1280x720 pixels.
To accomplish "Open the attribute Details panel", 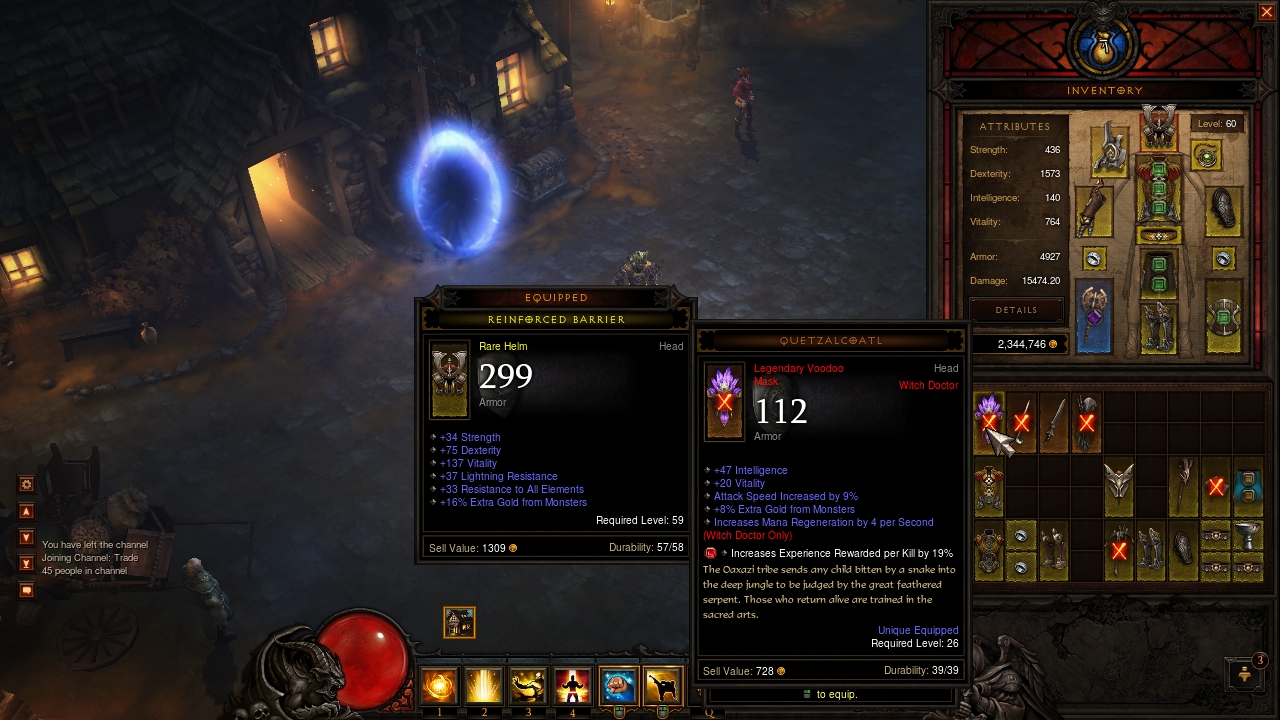I will pyautogui.click(x=1016, y=310).
